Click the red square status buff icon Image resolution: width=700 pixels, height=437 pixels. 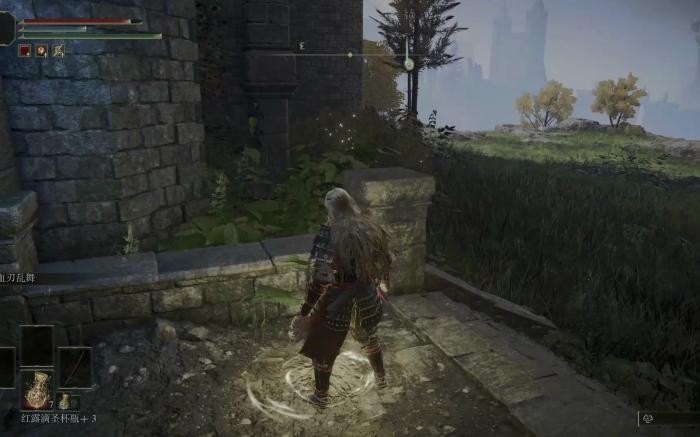coord(25,50)
